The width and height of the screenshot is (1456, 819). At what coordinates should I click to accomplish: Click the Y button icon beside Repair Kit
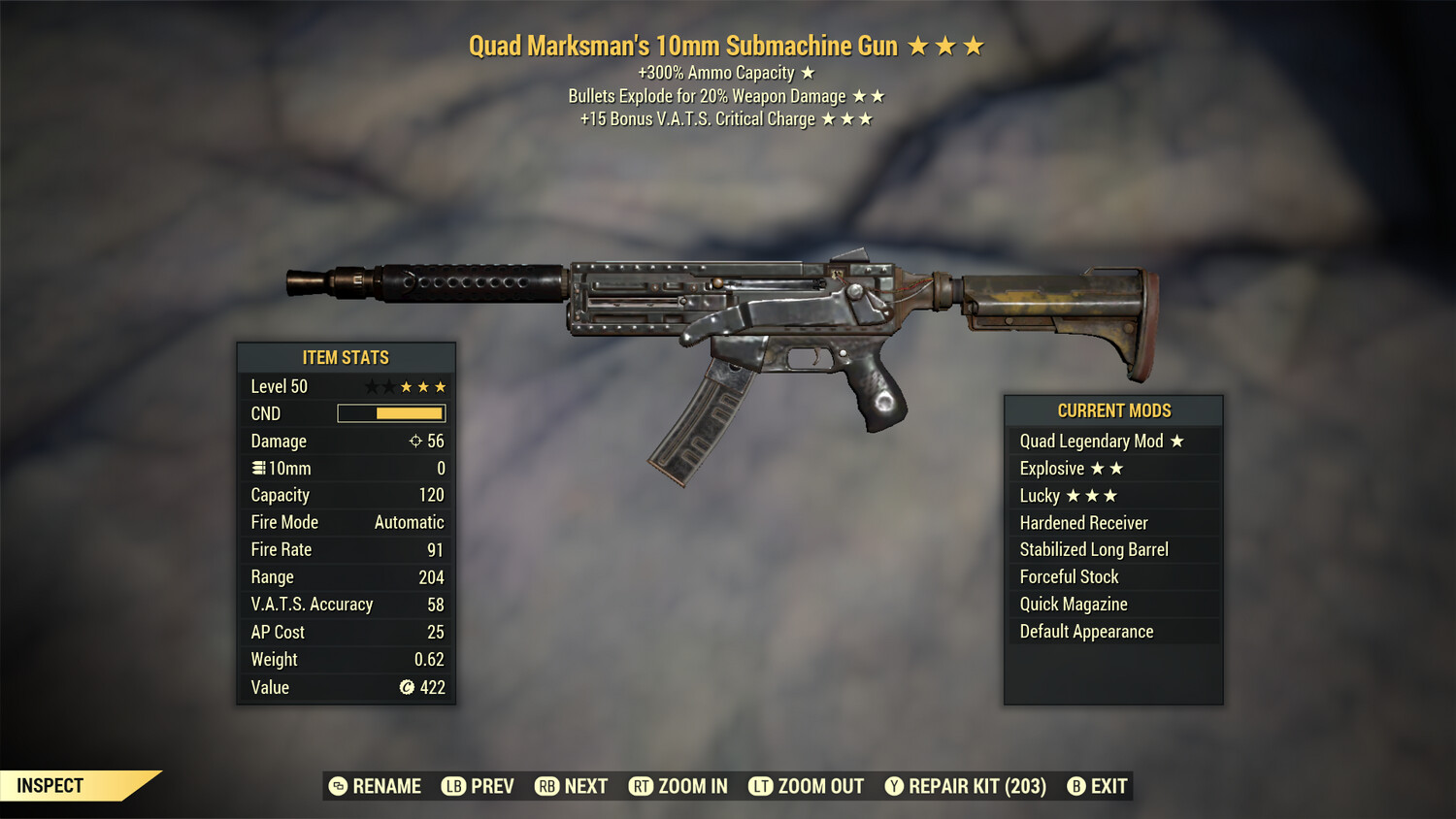click(893, 786)
